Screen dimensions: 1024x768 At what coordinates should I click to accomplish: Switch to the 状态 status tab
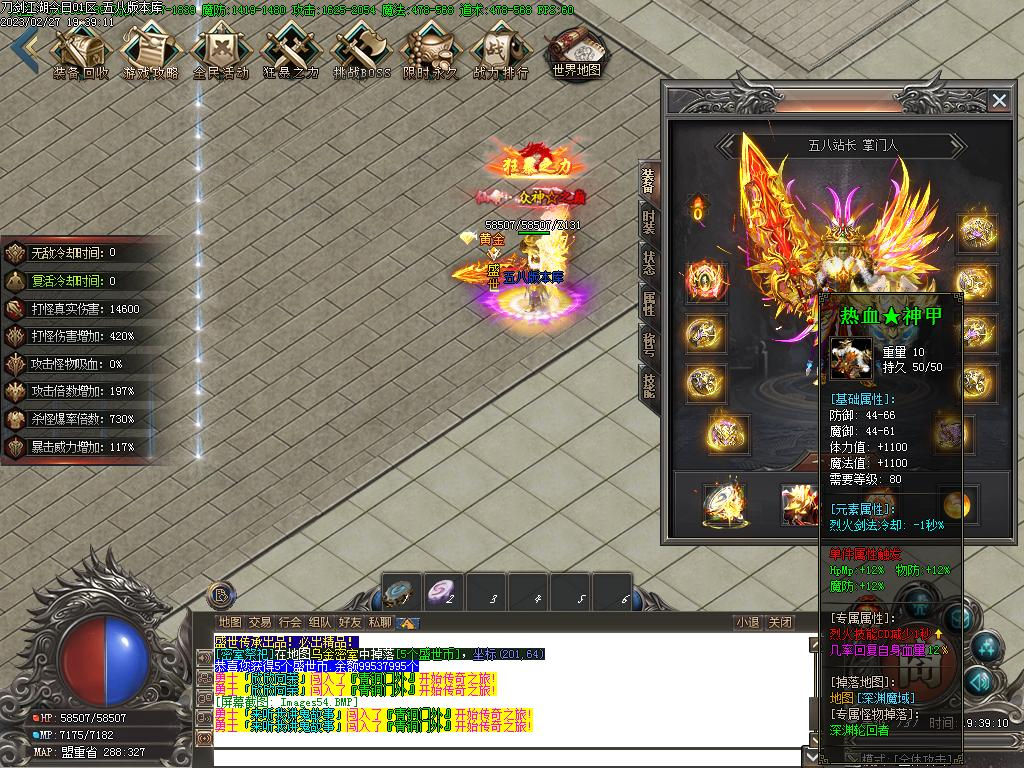(x=648, y=263)
